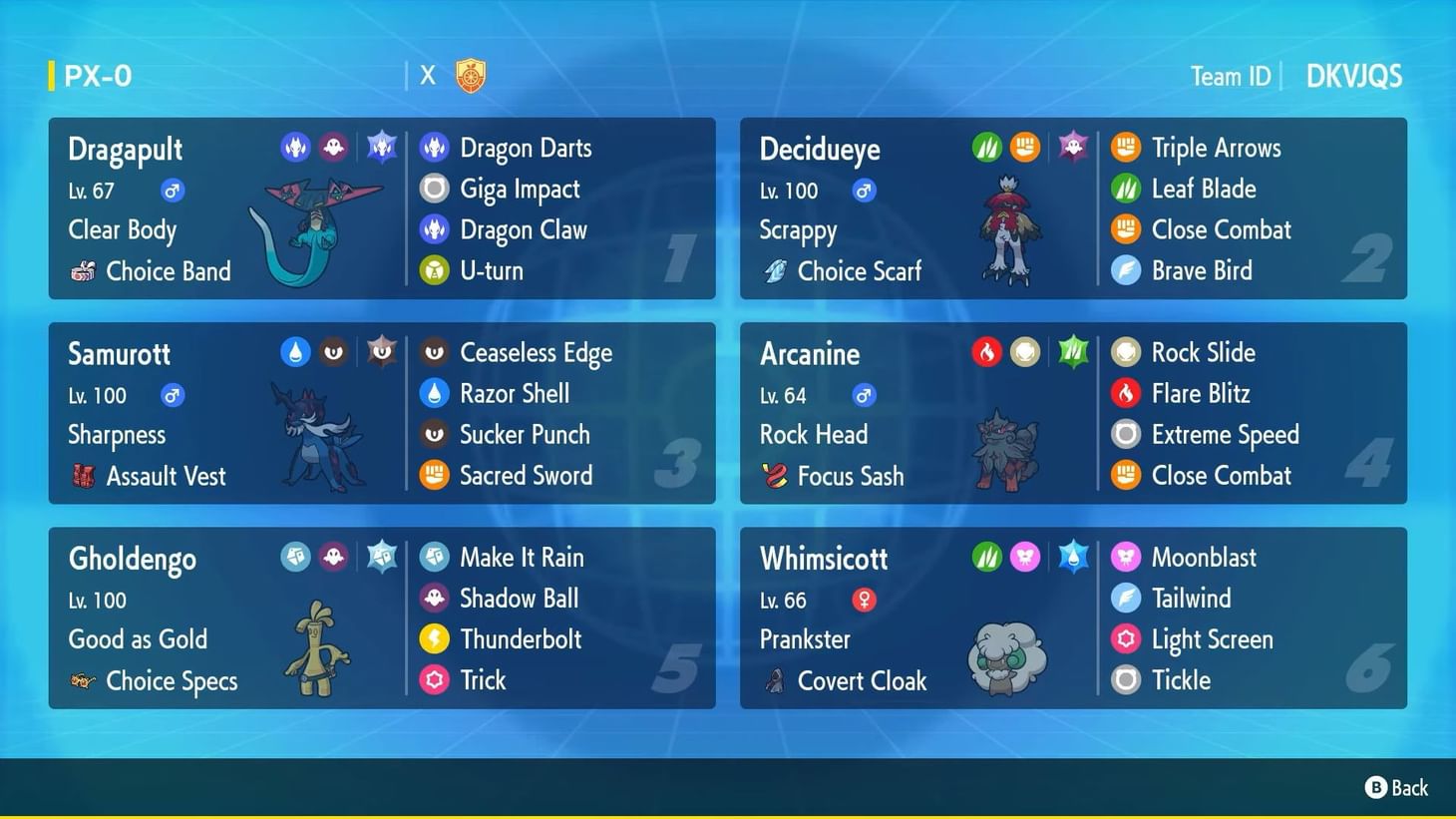
Task: Click Arcanine's Fire type icon
Action: coord(986,351)
